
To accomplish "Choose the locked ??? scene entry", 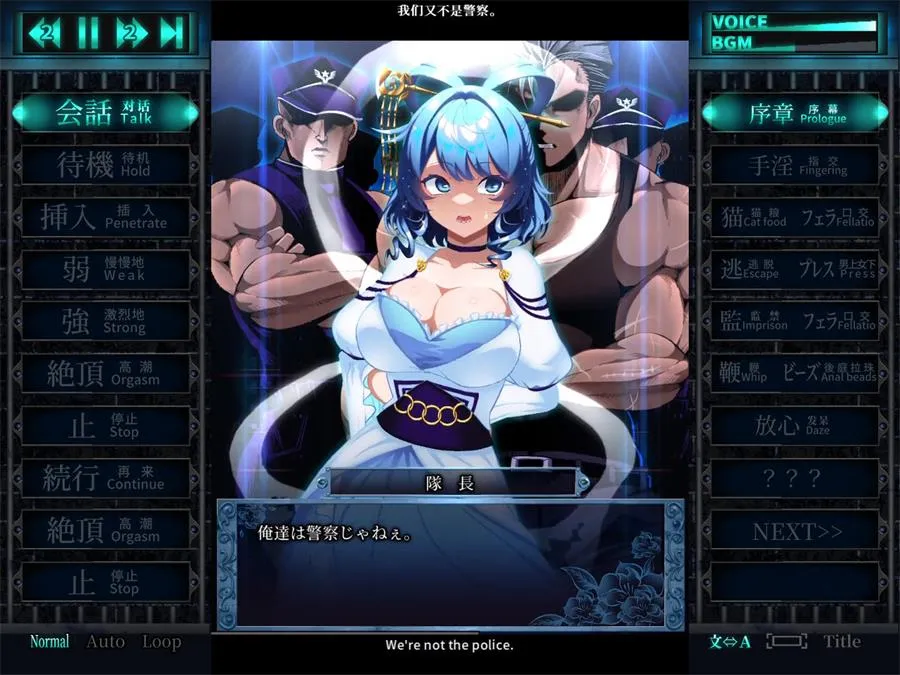I will pyautogui.click(x=796, y=478).
